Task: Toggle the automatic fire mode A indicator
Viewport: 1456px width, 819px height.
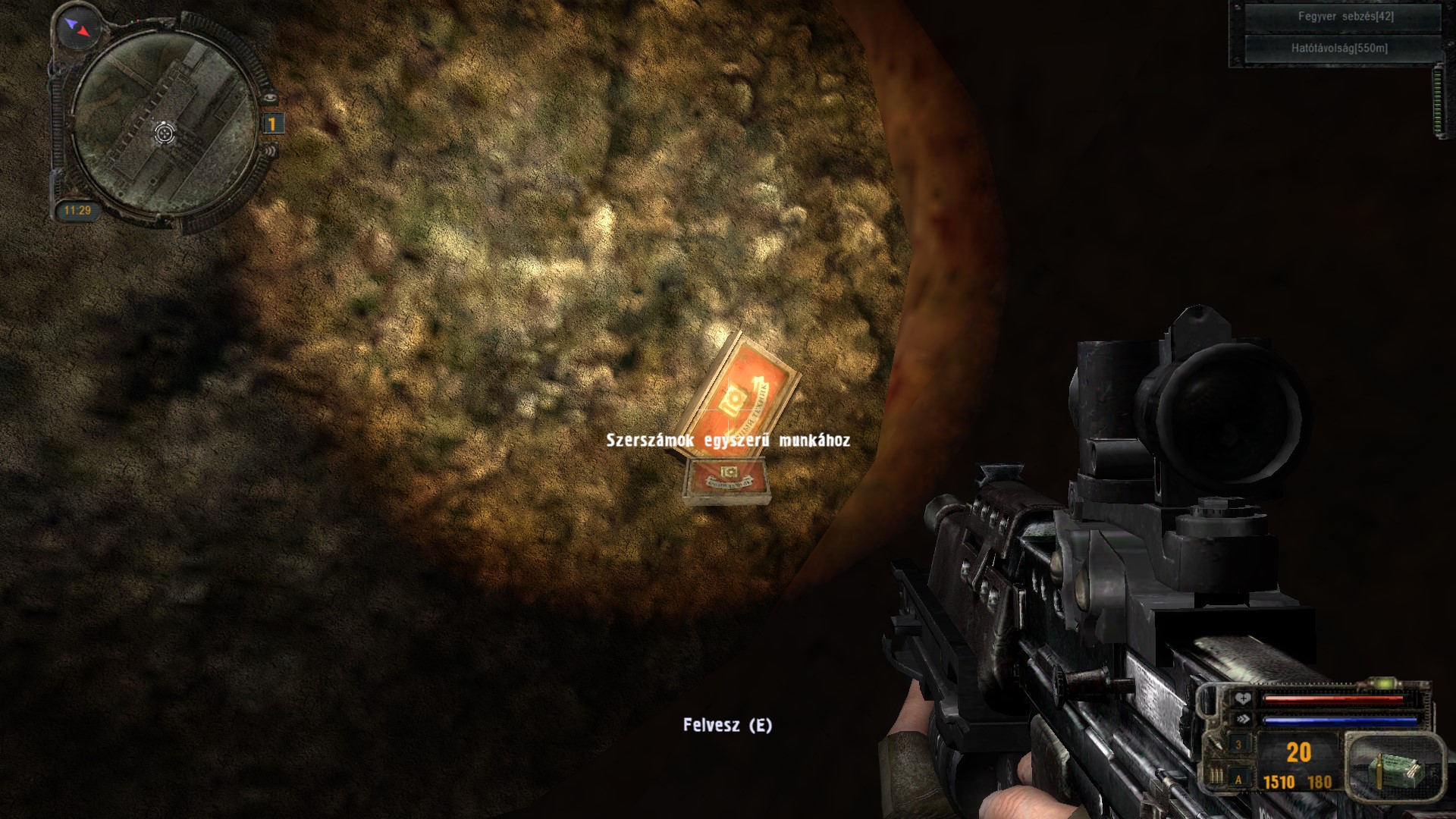Action: pos(1239,779)
